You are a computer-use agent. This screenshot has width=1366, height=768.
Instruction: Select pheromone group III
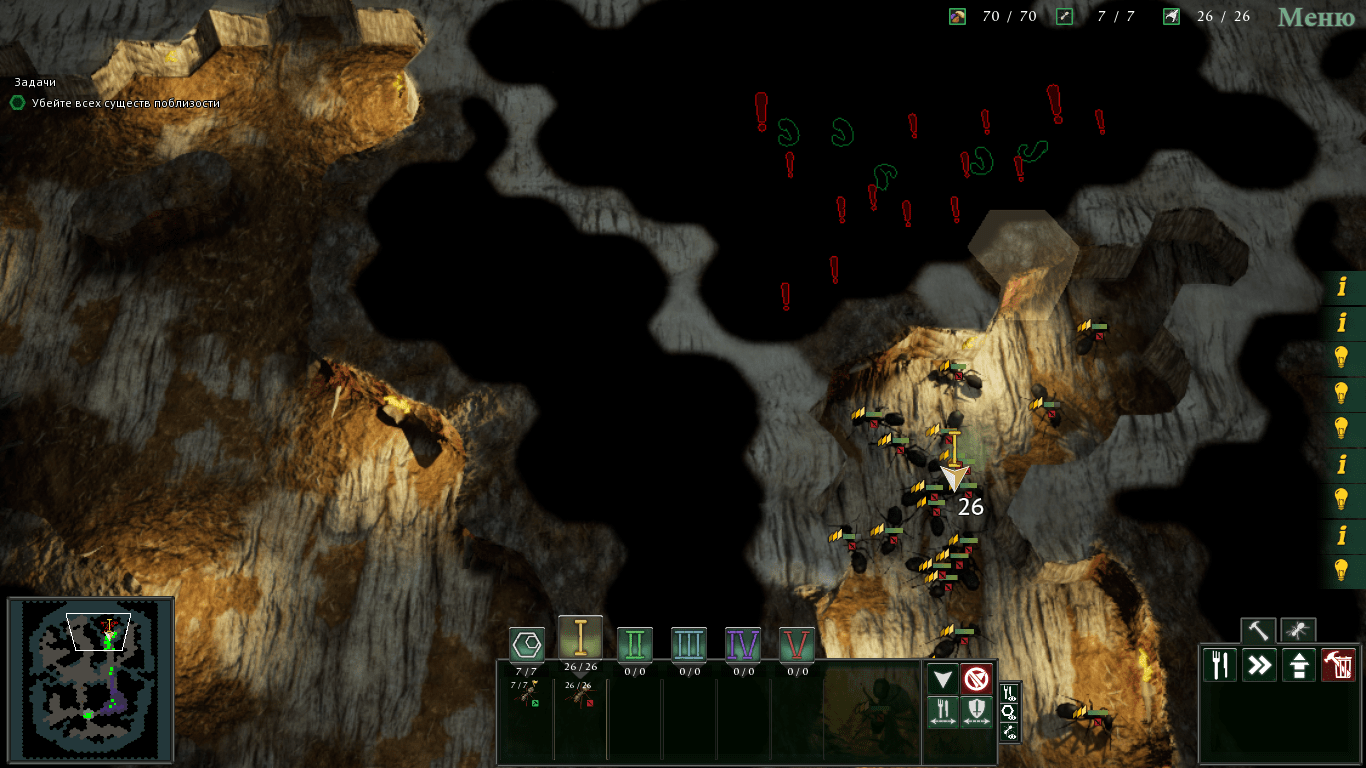coord(689,645)
